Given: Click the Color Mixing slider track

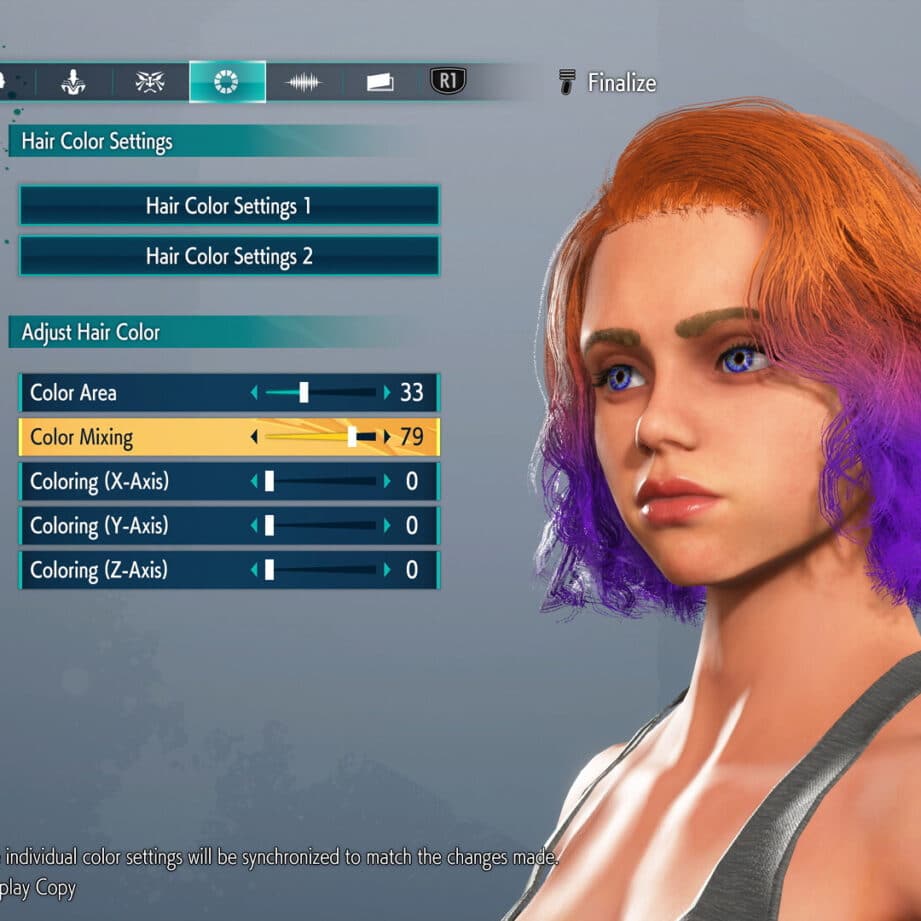Looking at the screenshot, I should [x=320, y=437].
